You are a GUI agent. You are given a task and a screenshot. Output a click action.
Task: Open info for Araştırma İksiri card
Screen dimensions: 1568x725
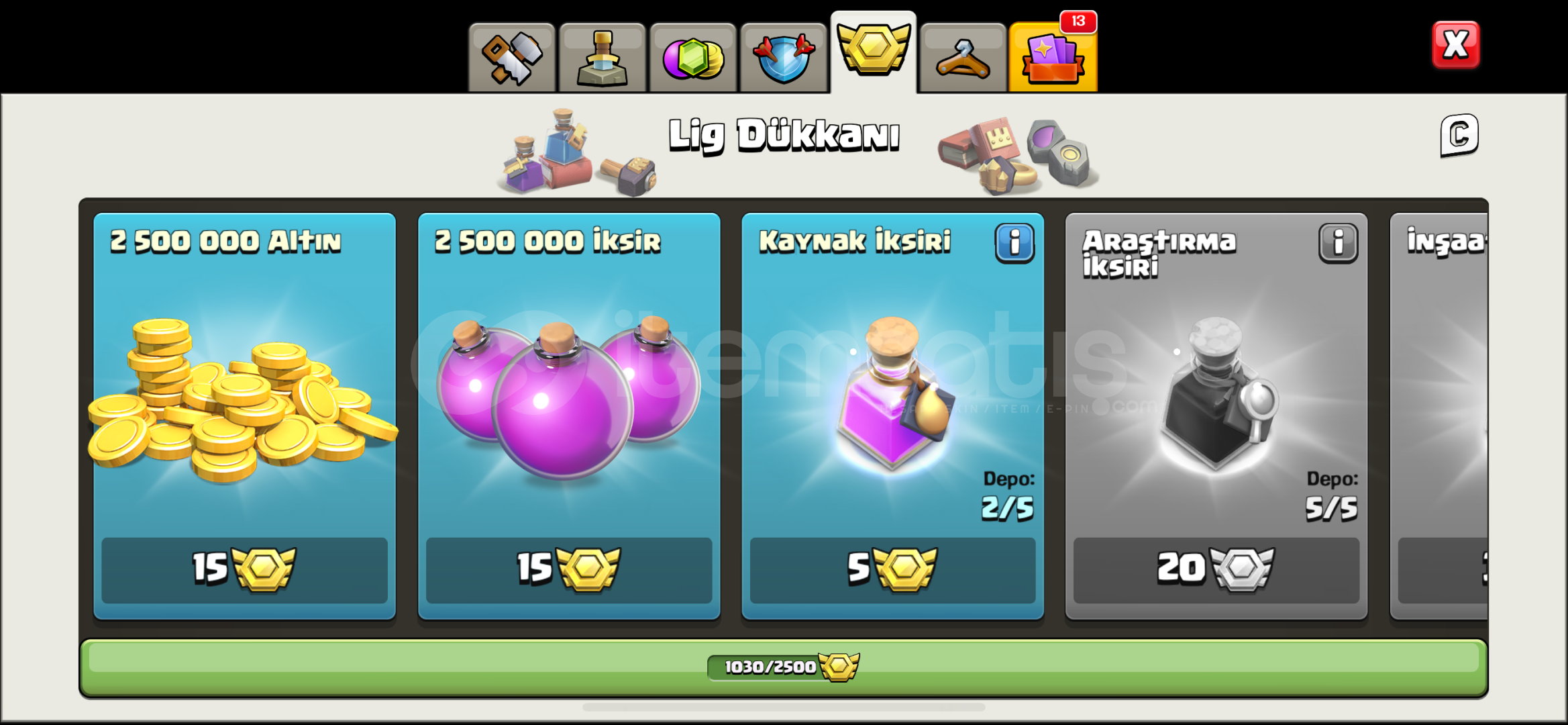click(1339, 244)
